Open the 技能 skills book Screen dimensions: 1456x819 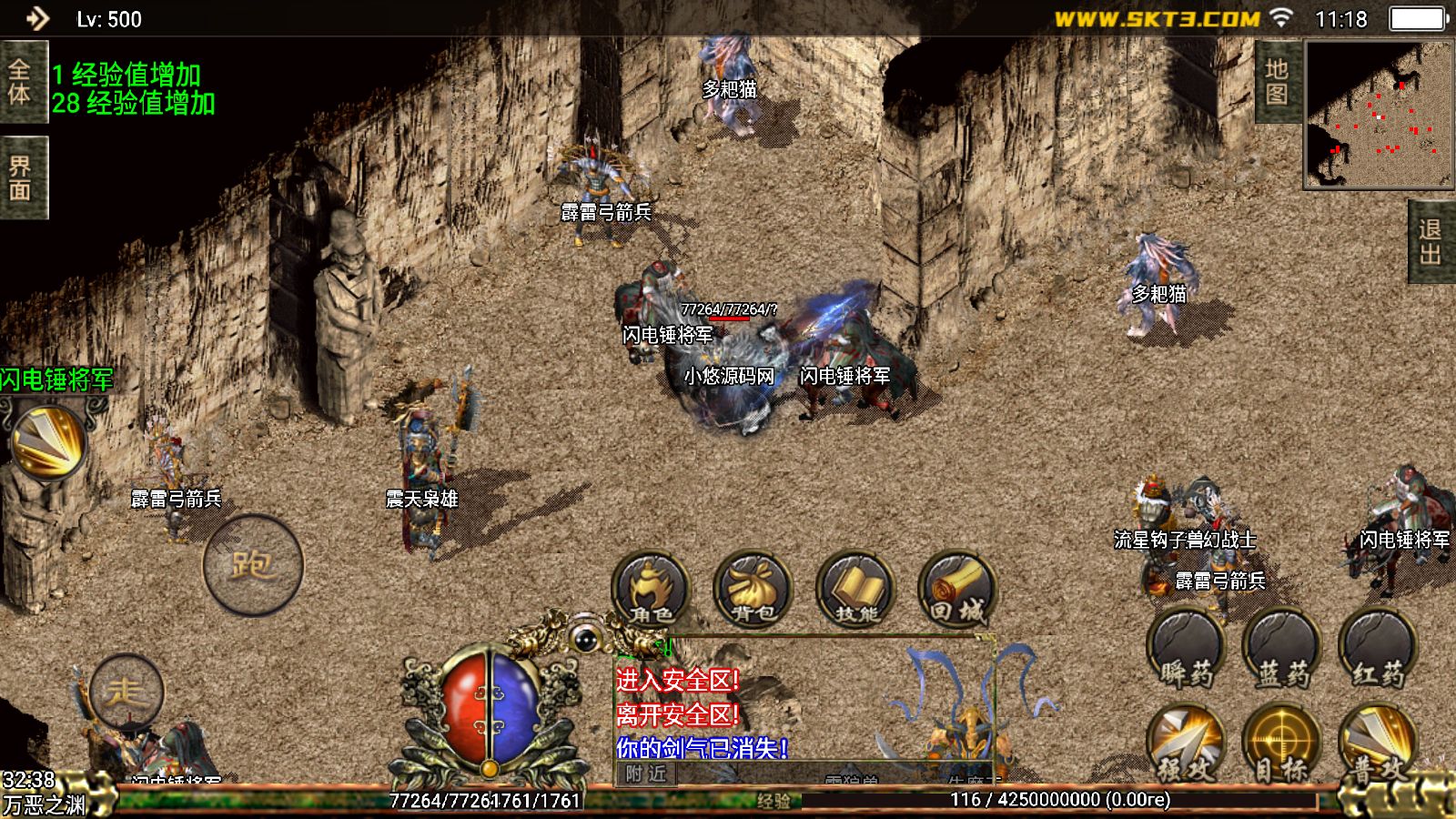(855, 590)
